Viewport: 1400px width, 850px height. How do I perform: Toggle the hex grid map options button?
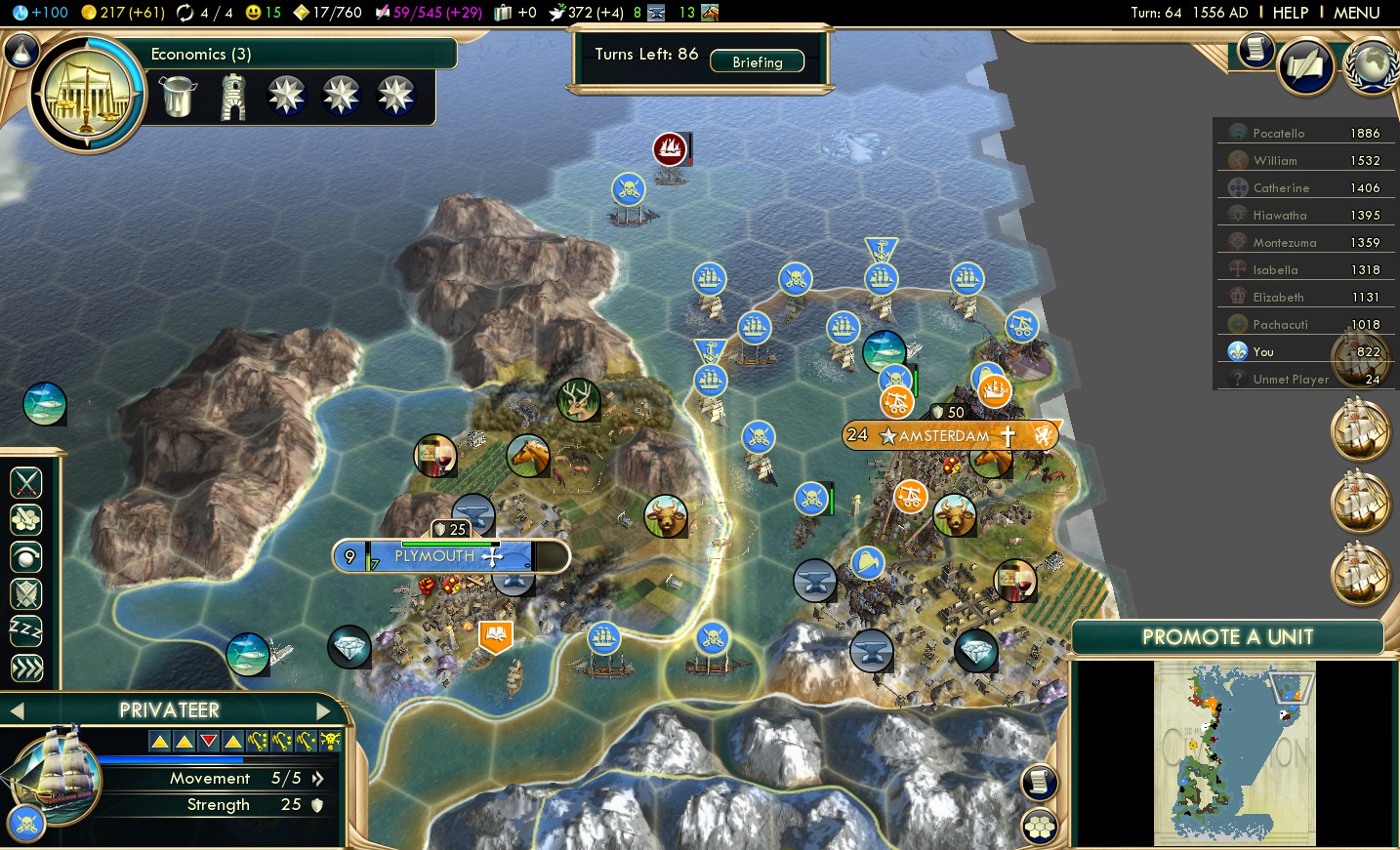(x=1040, y=827)
